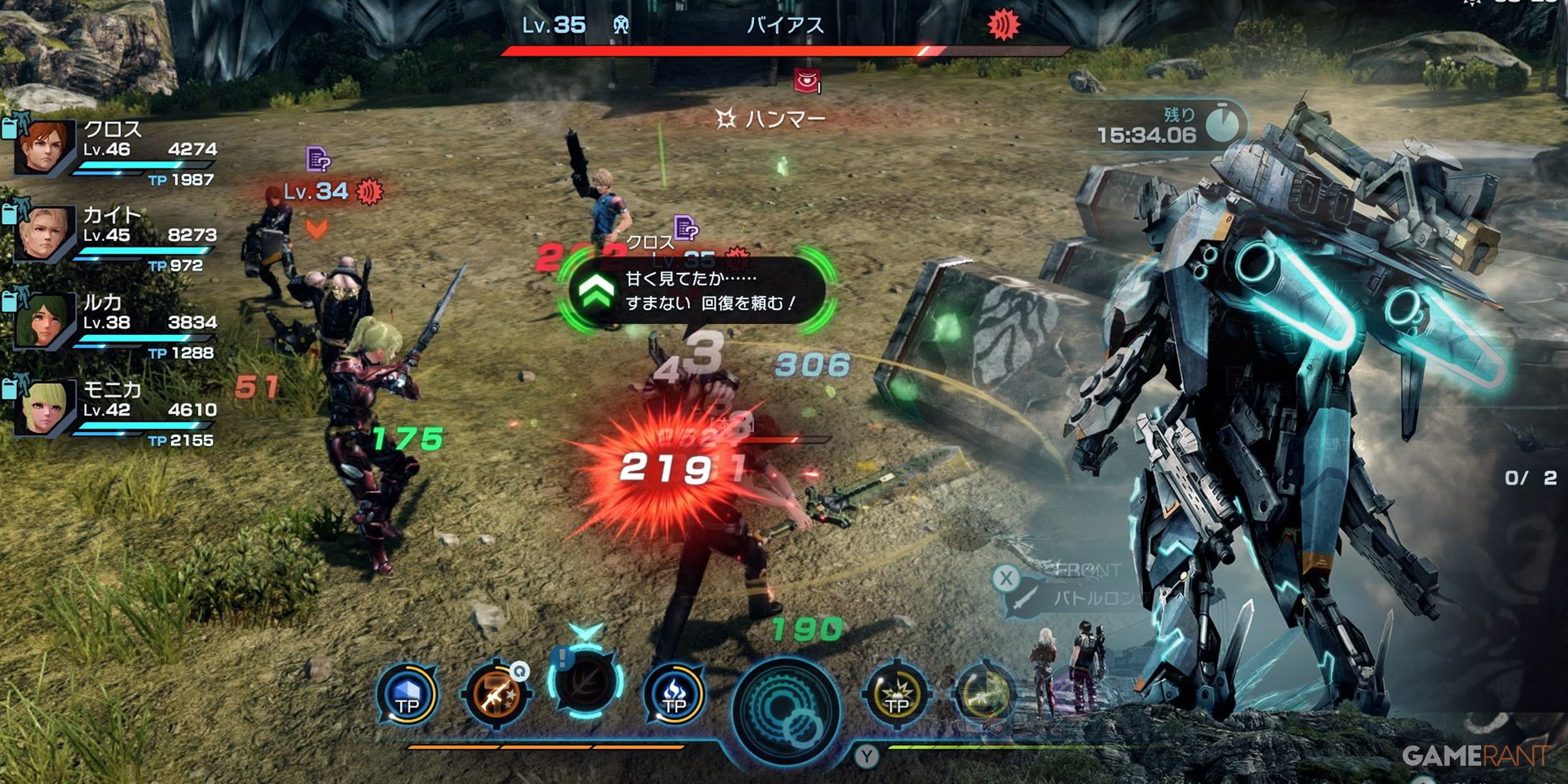Select the faded yellow rifle art
Image resolution: width=1568 pixels, height=784 pixels.
pos(984,695)
